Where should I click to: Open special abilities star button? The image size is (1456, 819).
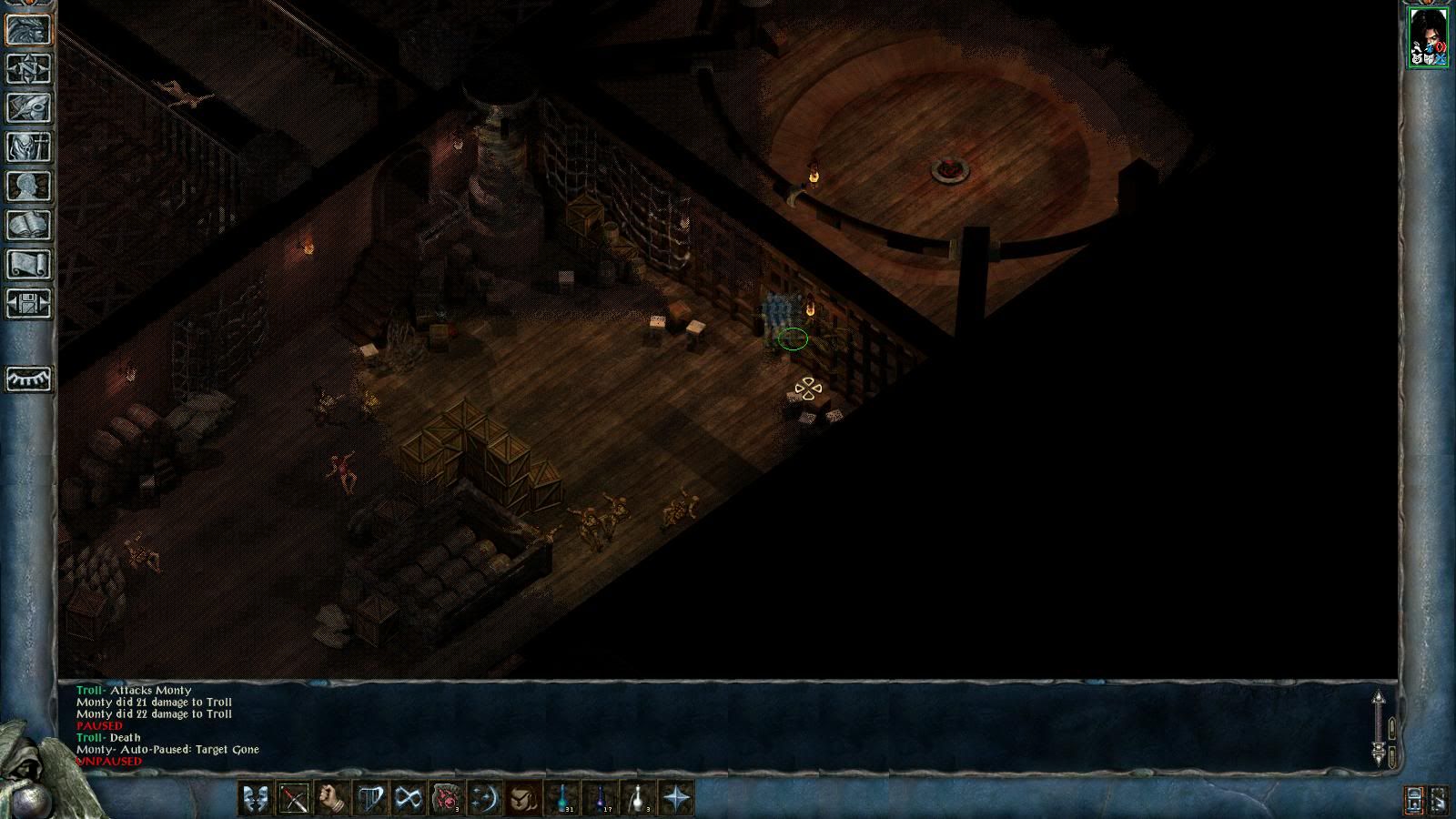(x=677, y=799)
